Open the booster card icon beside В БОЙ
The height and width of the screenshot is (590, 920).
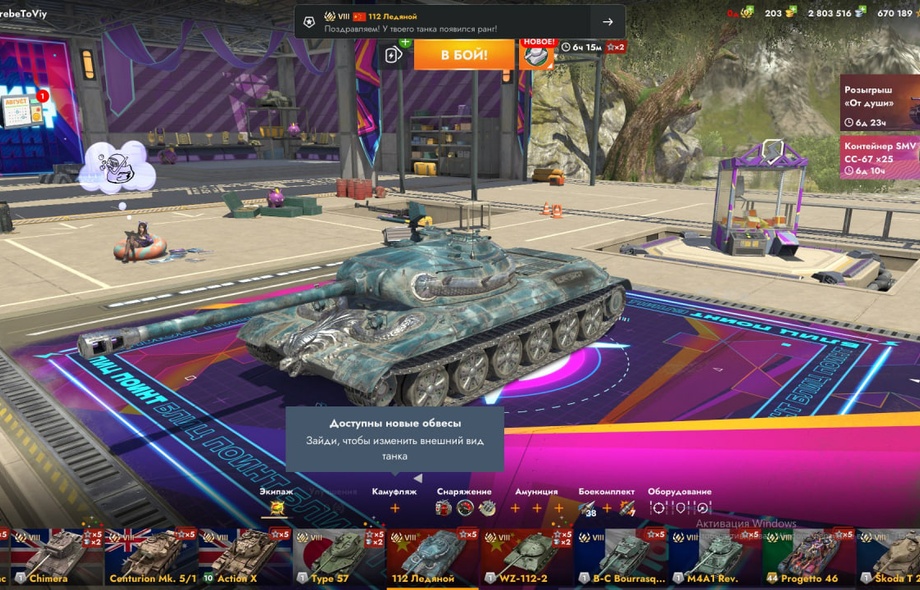[x=394, y=54]
